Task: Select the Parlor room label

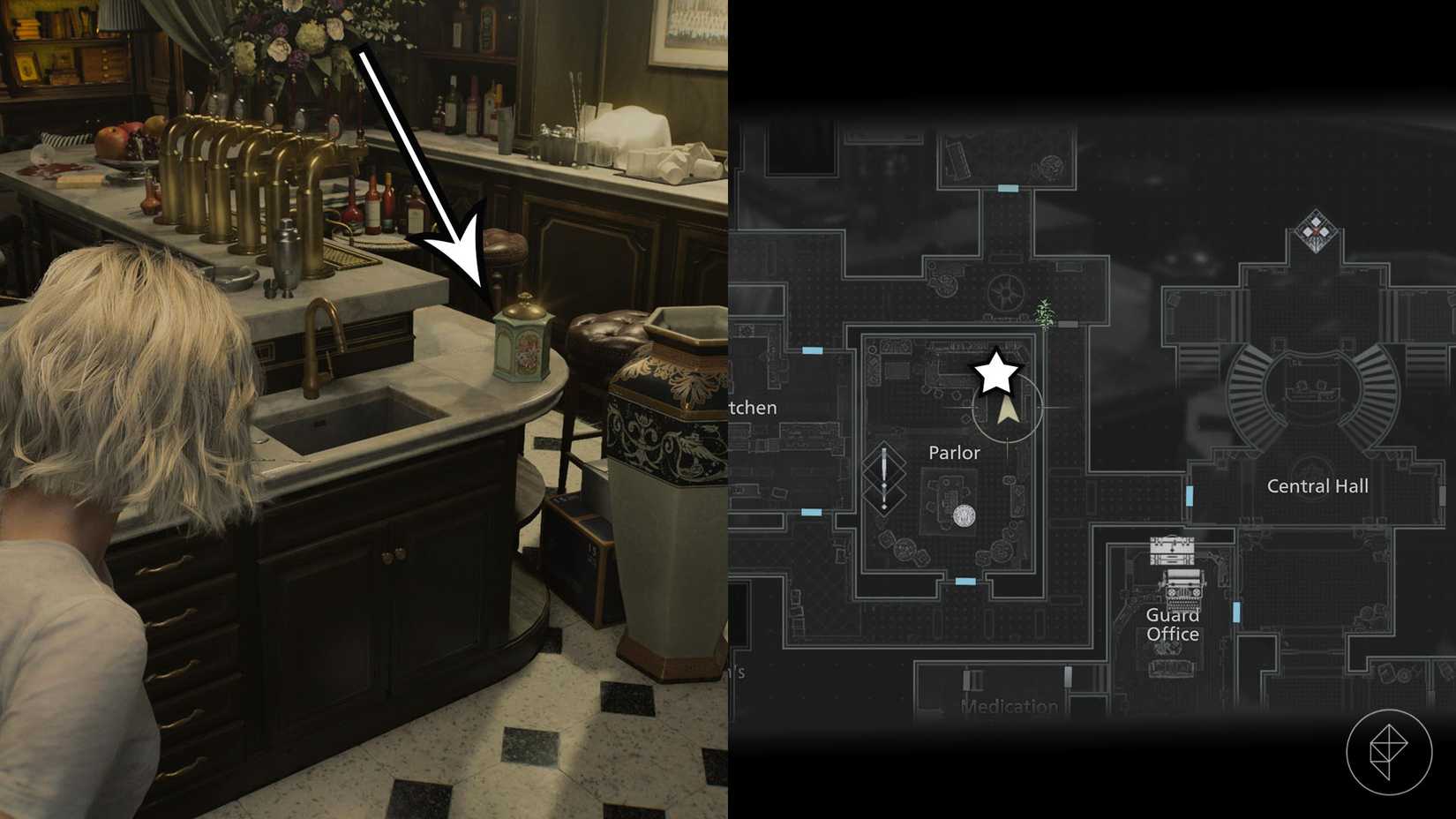Action: [x=953, y=453]
